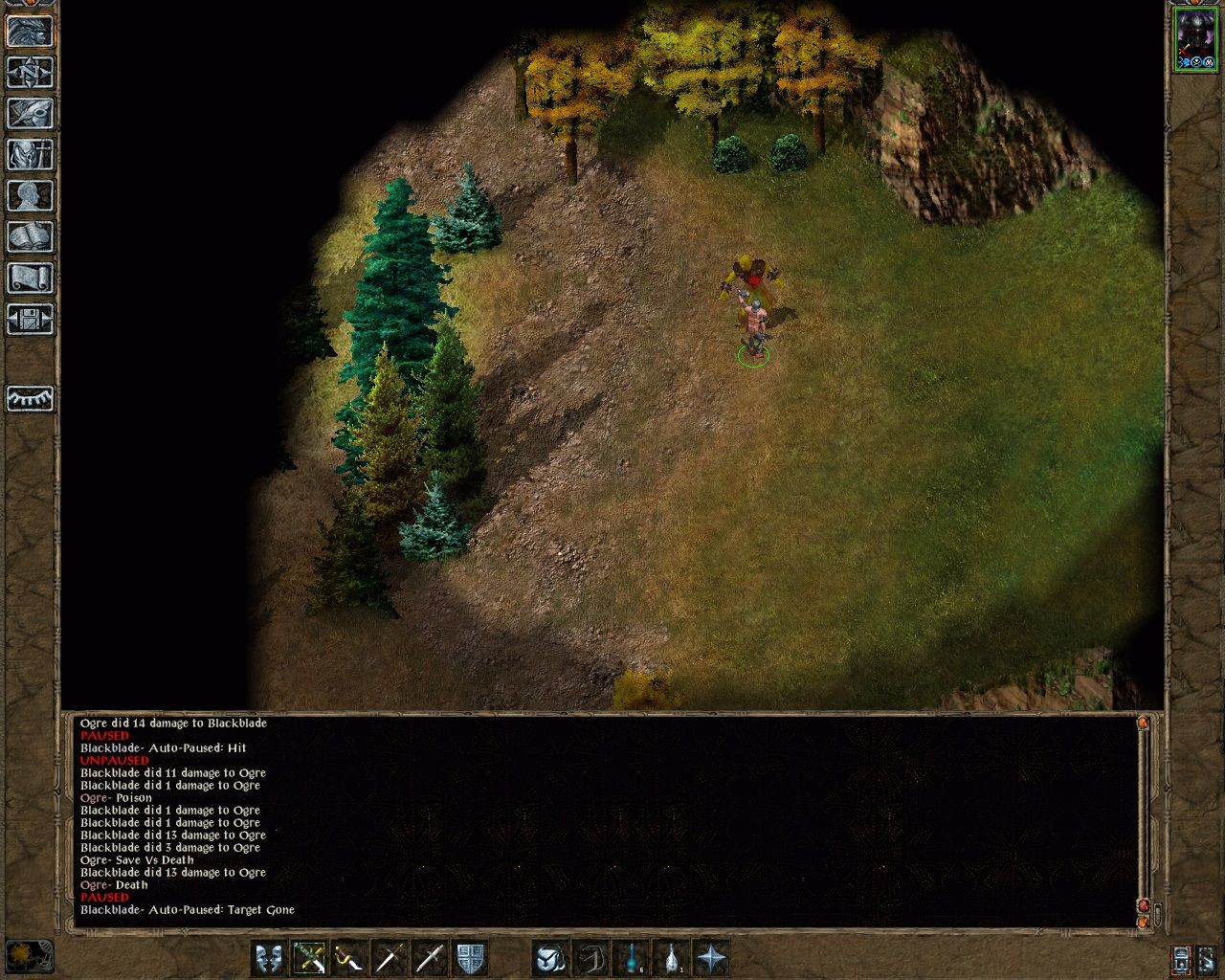
Task: Use the blue potion quick item
Action: click(632, 958)
